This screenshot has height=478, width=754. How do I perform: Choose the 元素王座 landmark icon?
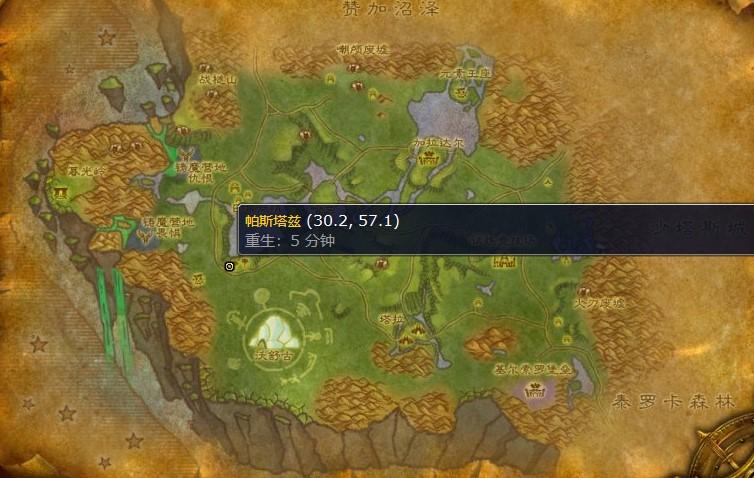pyautogui.click(x=461, y=91)
